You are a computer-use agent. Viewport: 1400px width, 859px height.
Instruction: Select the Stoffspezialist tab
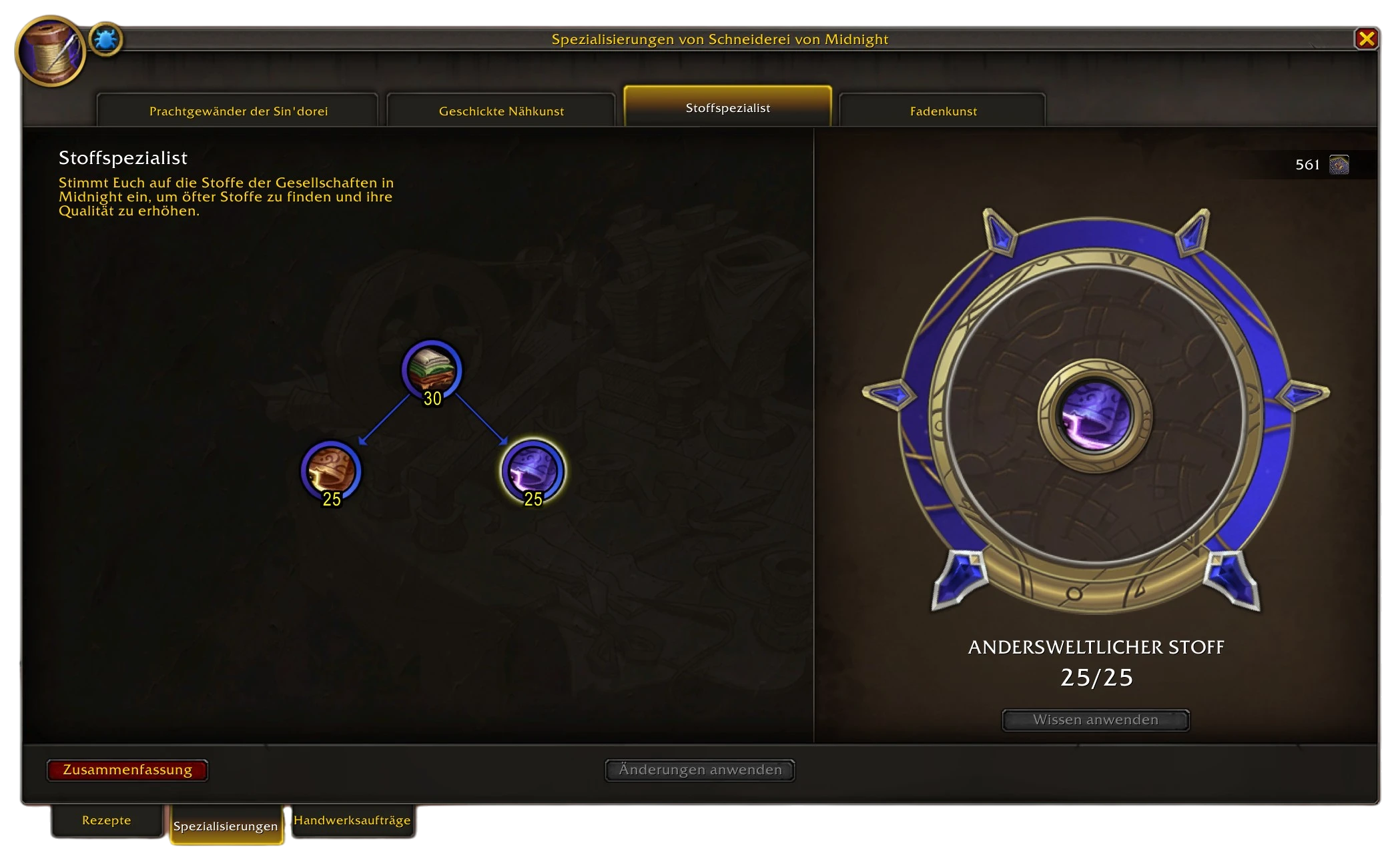point(727,107)
